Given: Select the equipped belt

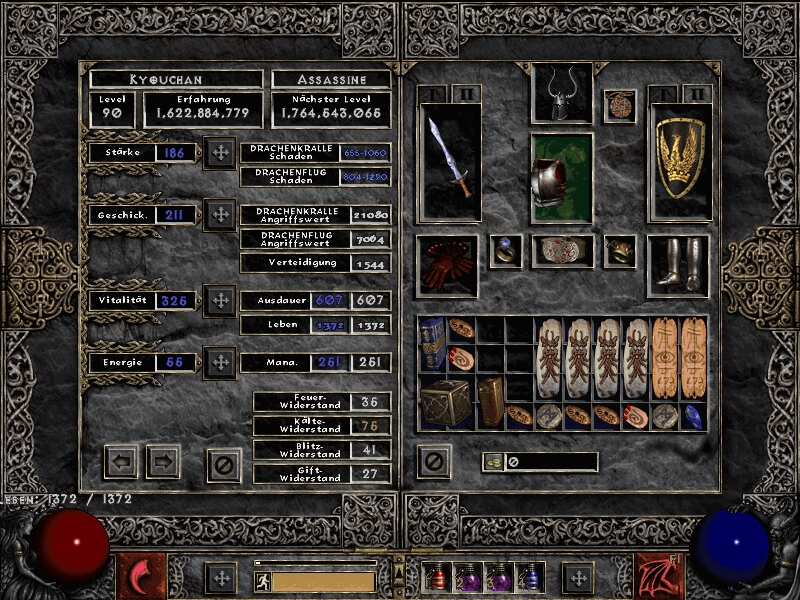Looking at the screenshot, I should 562,250.
